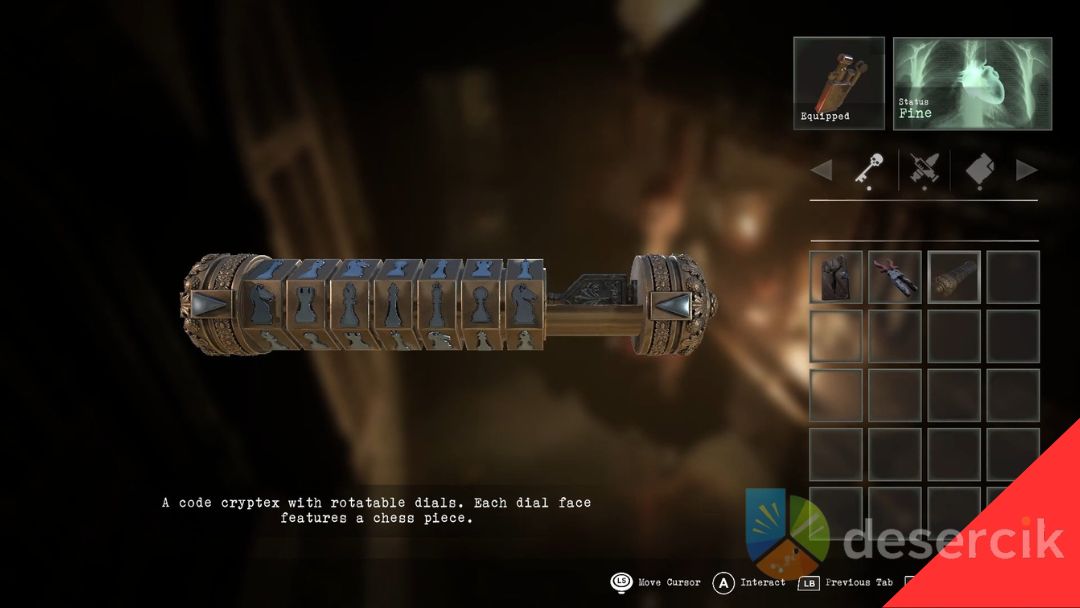Rotate the cryptex dial showing the pawn

tap(479, 304)
